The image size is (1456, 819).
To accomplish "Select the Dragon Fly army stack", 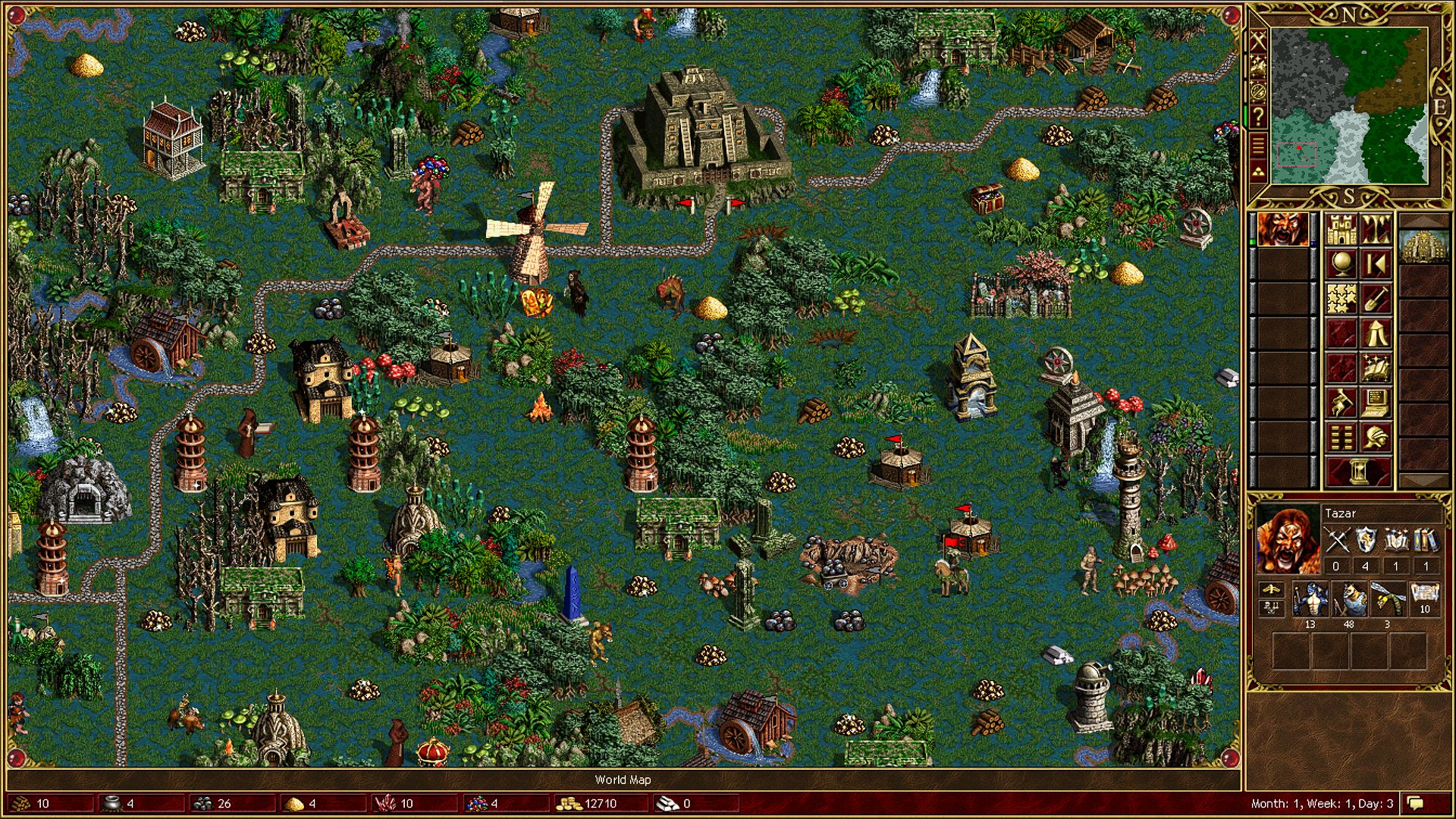I will tap(1387, 599).
